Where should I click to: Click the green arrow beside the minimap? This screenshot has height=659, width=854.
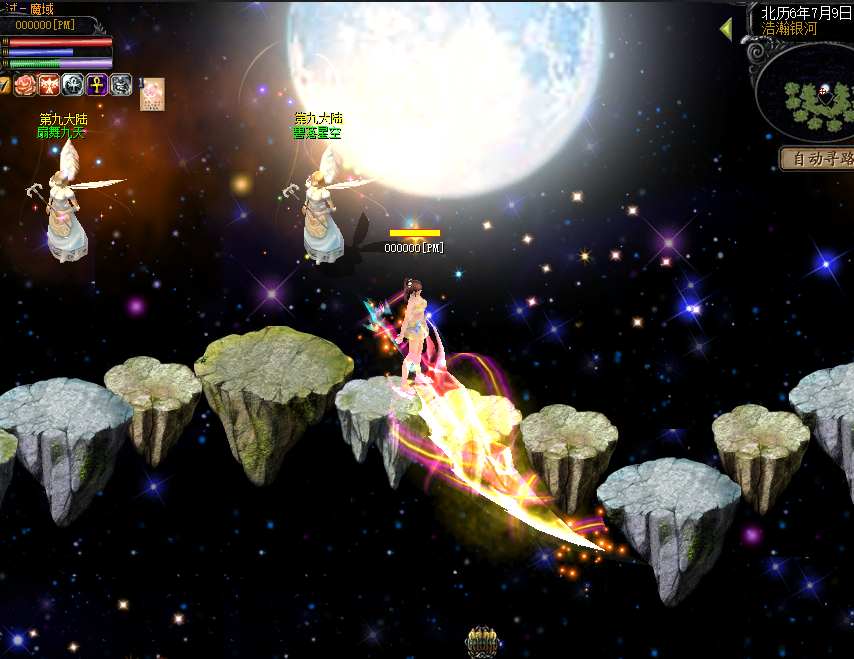tap(726, 29)
